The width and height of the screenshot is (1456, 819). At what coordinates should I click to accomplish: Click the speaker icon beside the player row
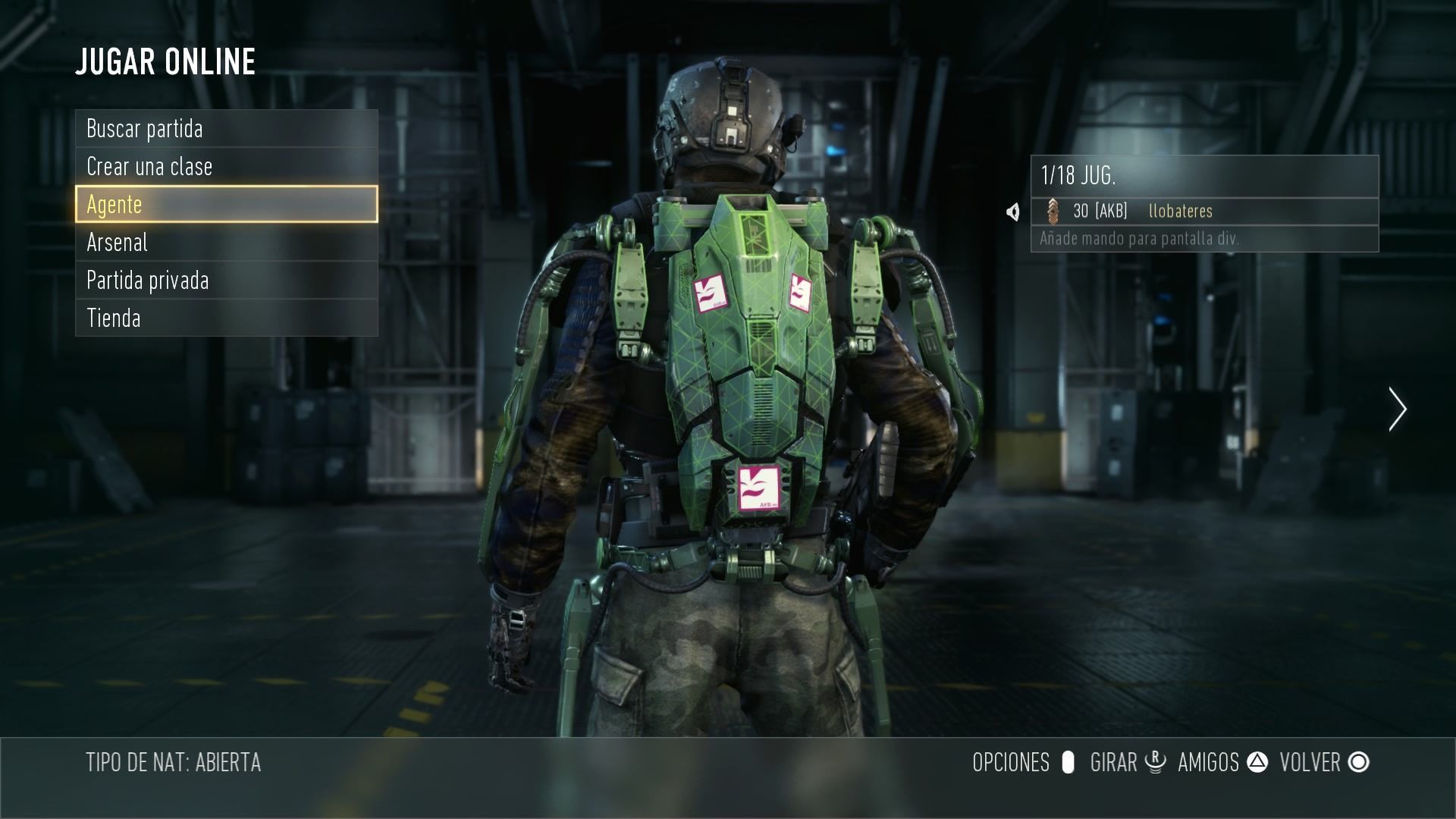pos(1013,212)
